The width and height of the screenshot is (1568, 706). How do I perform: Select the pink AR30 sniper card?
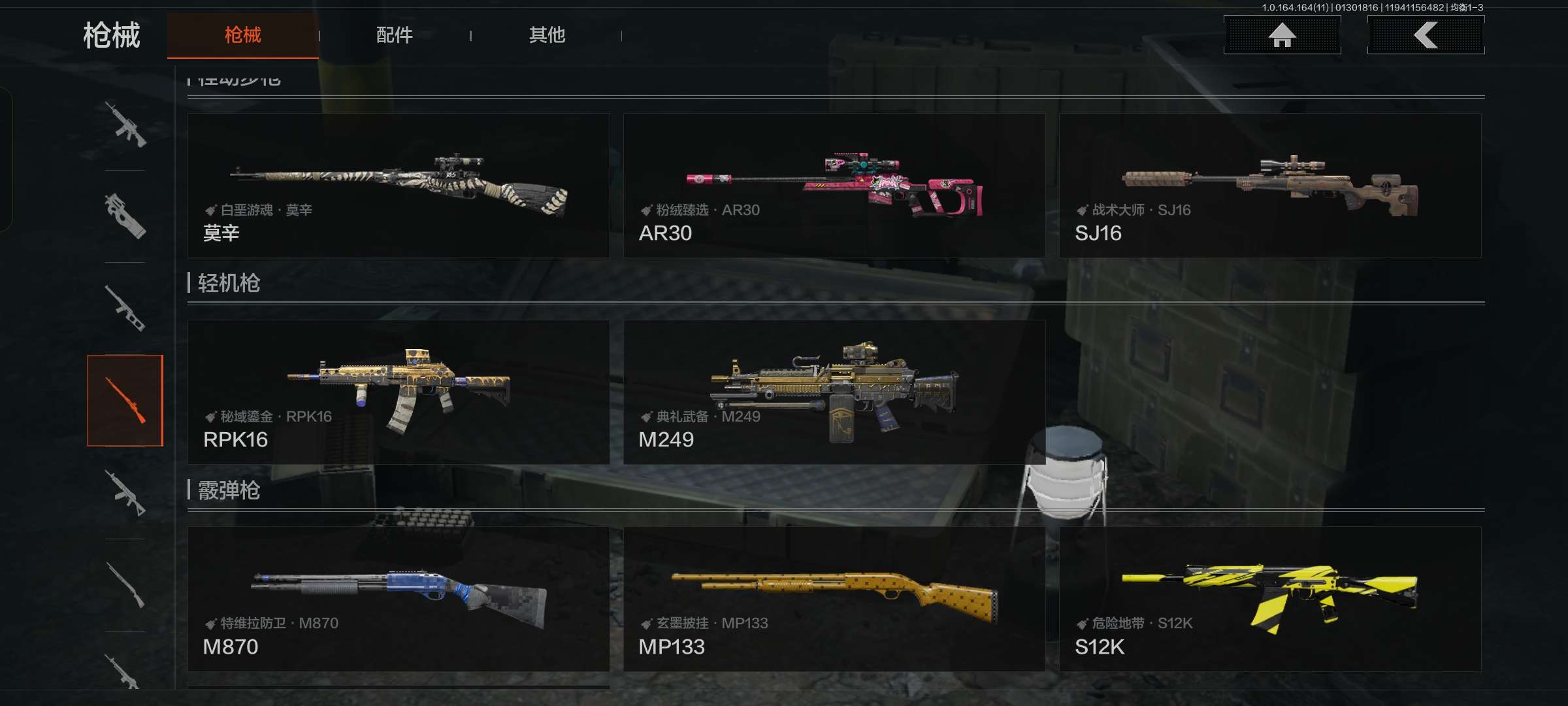point(834,186)
